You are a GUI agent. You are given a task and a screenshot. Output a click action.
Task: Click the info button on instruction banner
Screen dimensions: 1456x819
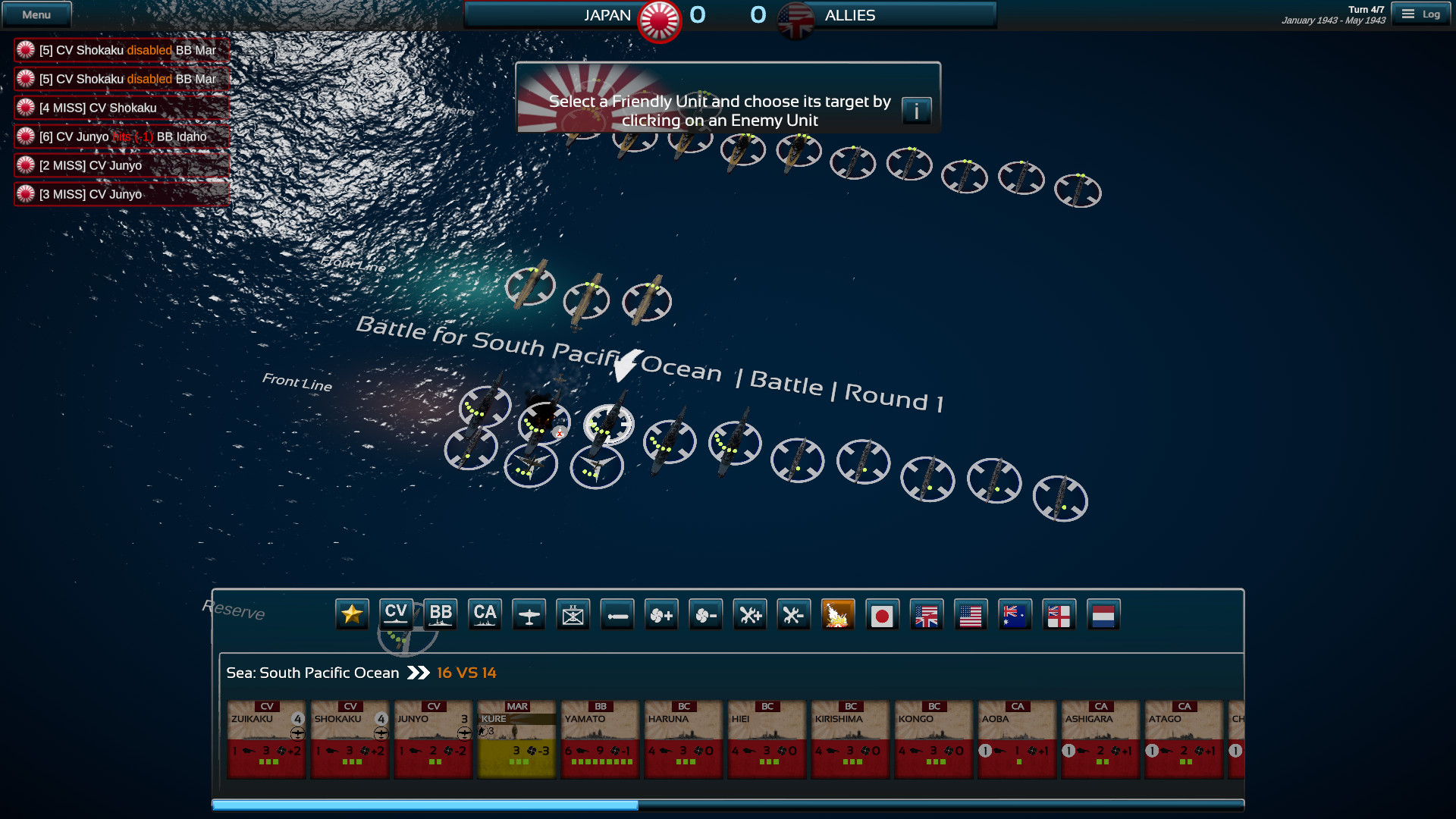[x=918, y=110]
